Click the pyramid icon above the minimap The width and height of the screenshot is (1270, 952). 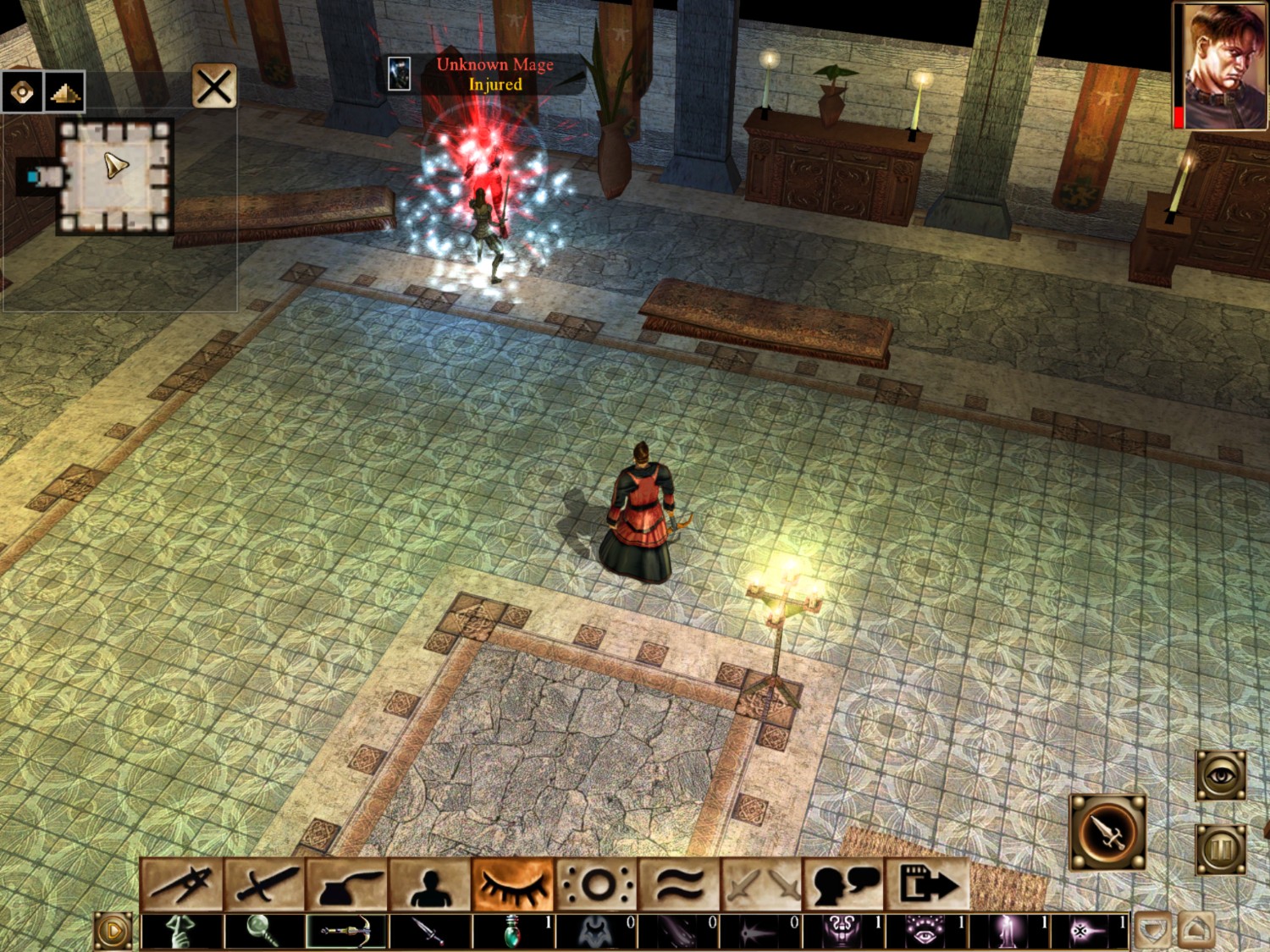coord(64,91)
